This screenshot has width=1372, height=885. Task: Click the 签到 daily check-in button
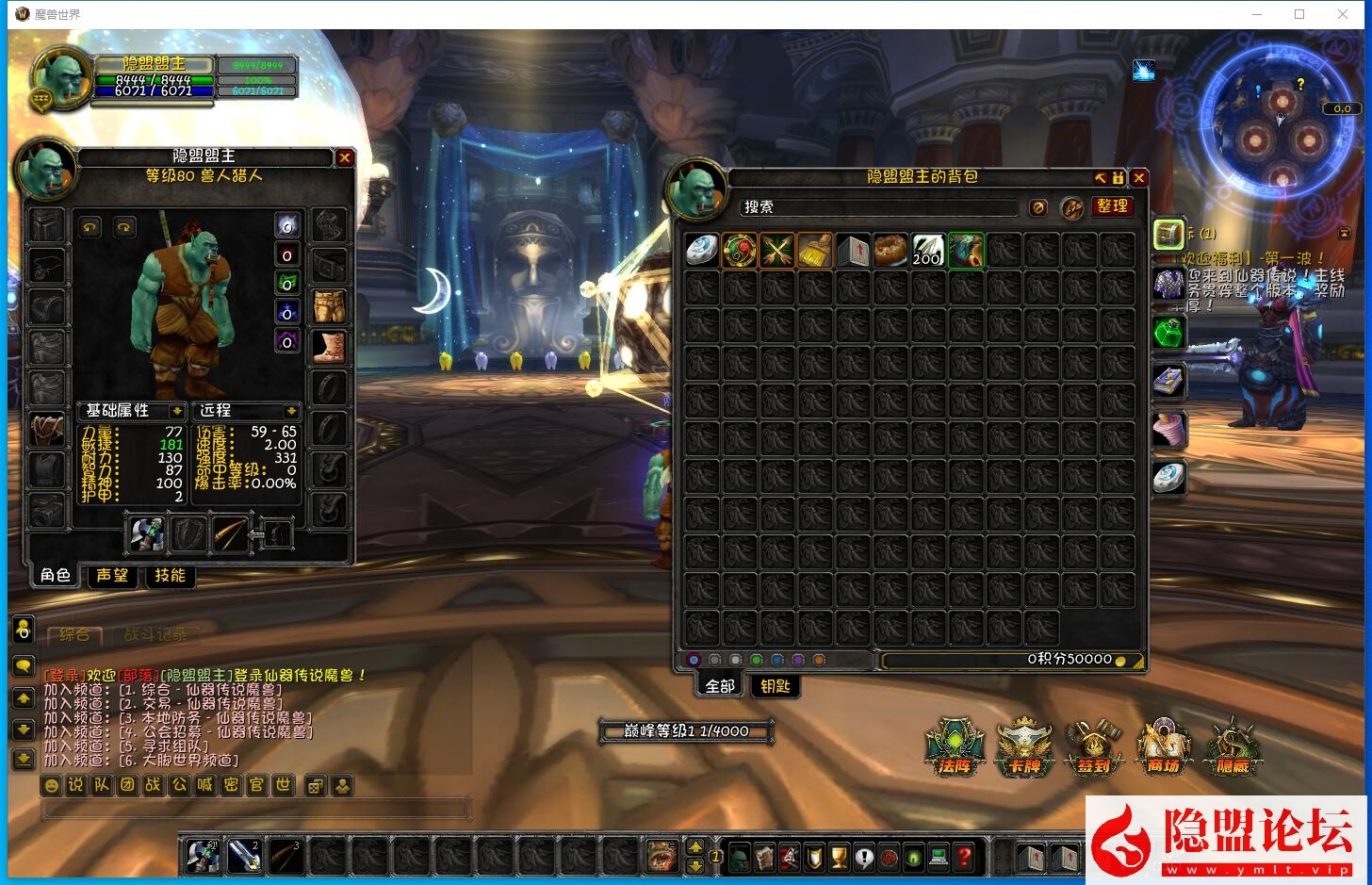(x=1094, y=746)
